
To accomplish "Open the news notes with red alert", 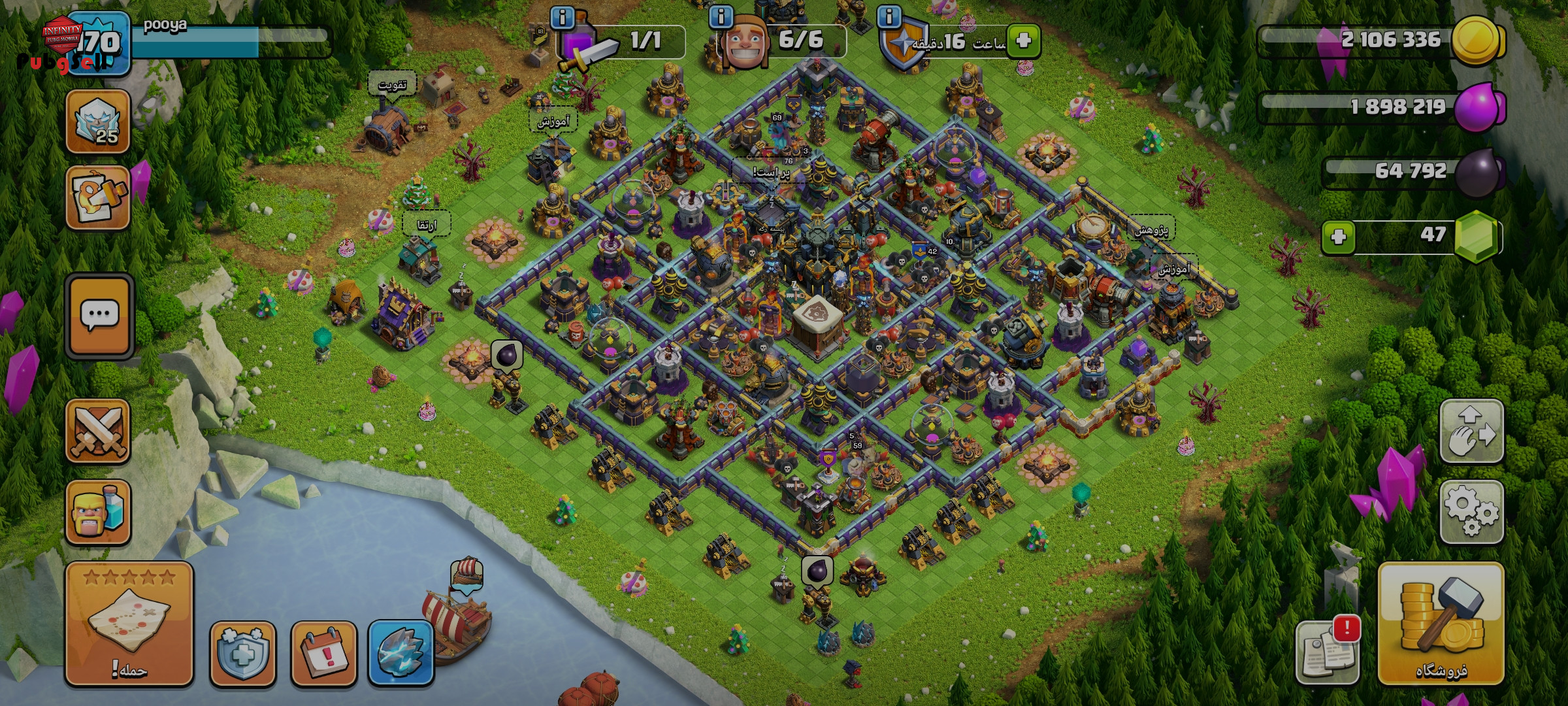I will (1326, 652).
